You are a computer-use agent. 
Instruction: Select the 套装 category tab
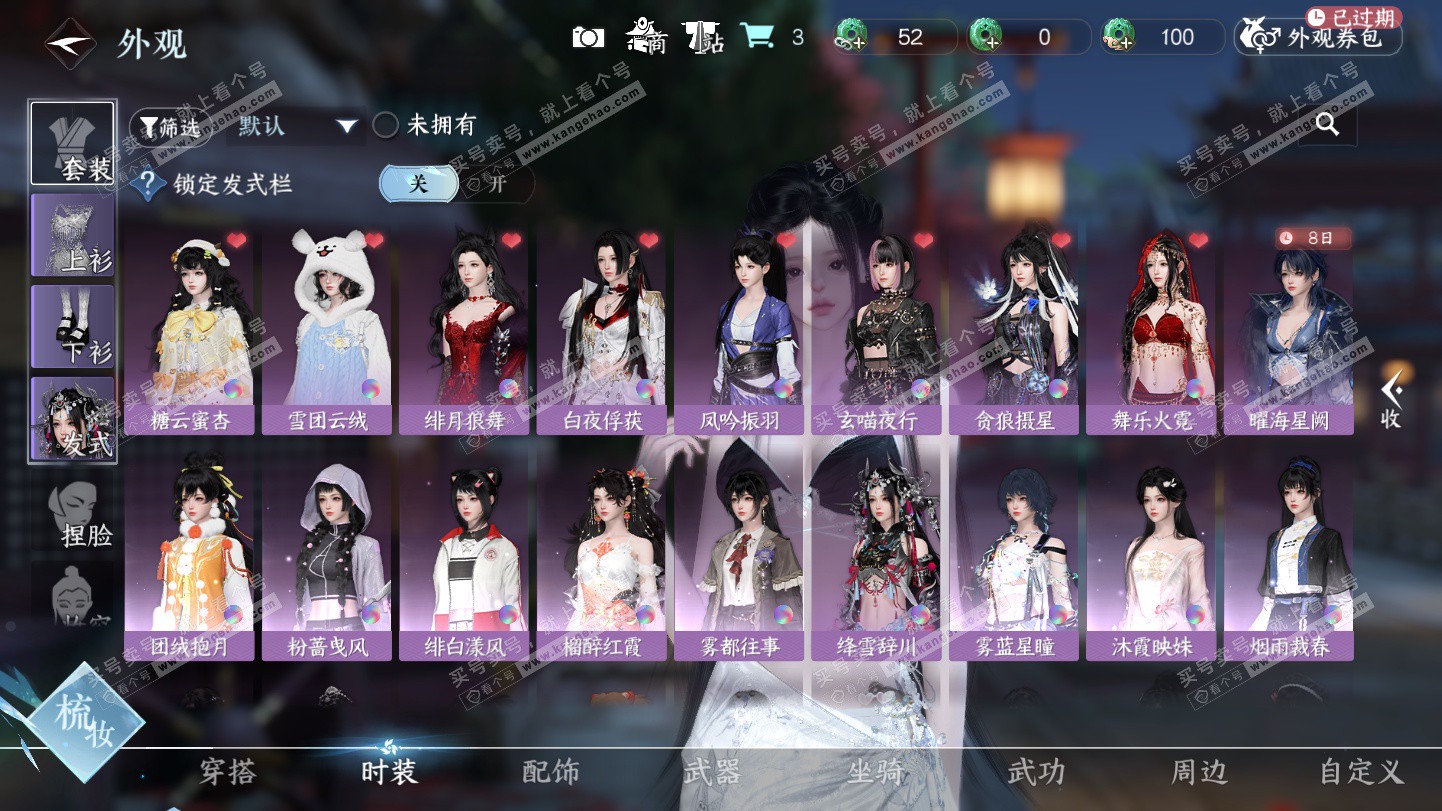72,143
